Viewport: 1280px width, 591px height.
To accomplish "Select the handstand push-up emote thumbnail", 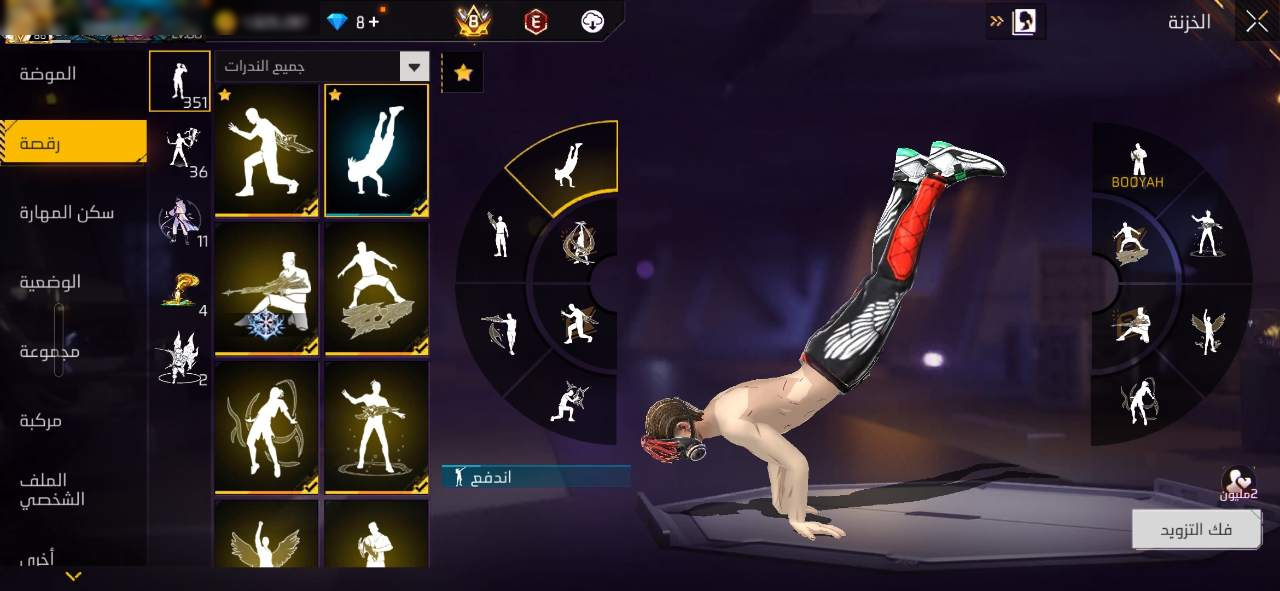I will [376, 149].
